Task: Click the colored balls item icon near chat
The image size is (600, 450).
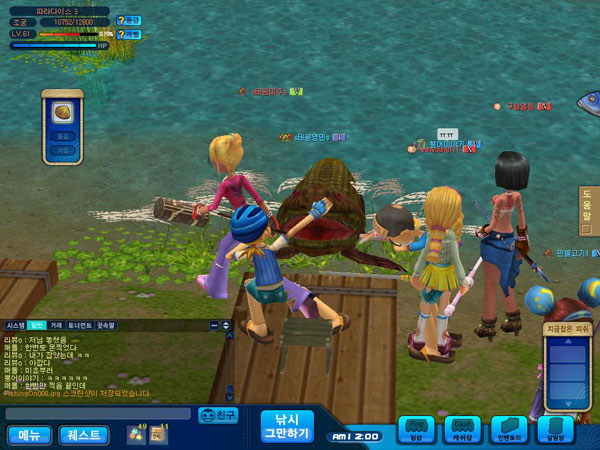Action: point(134,434)
